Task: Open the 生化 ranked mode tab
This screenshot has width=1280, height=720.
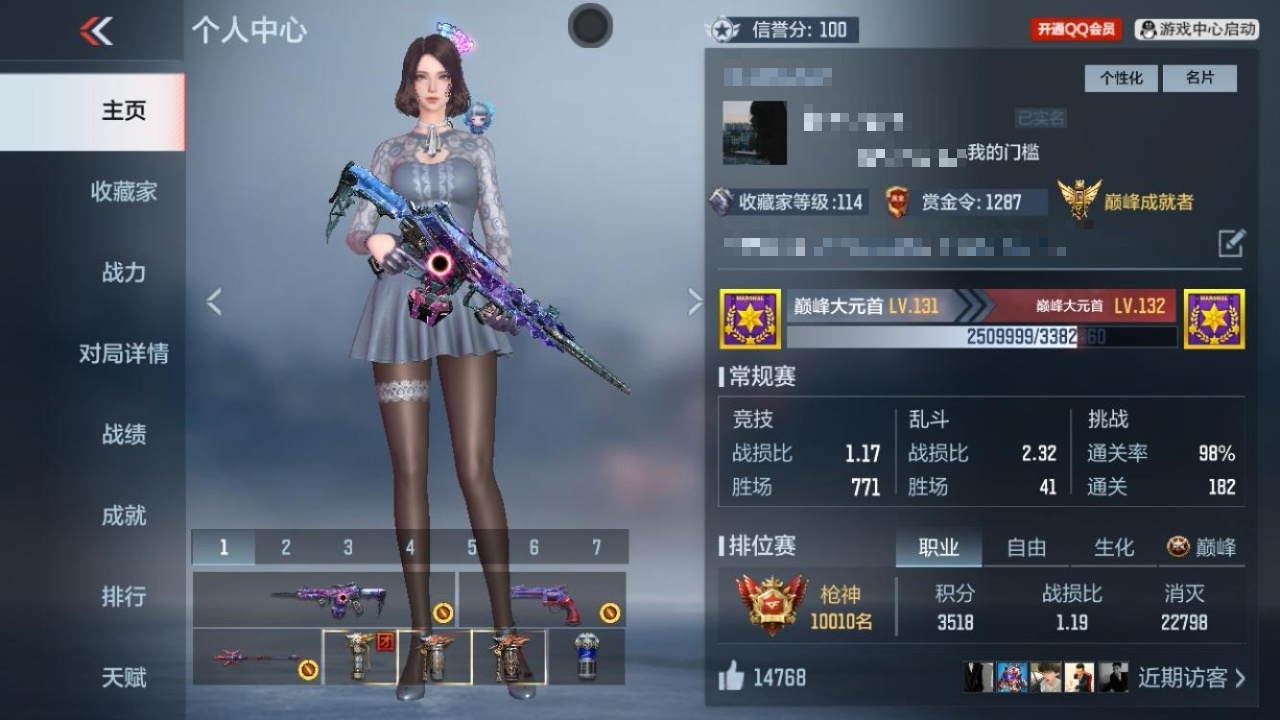Action: (x=1113, y=547)
